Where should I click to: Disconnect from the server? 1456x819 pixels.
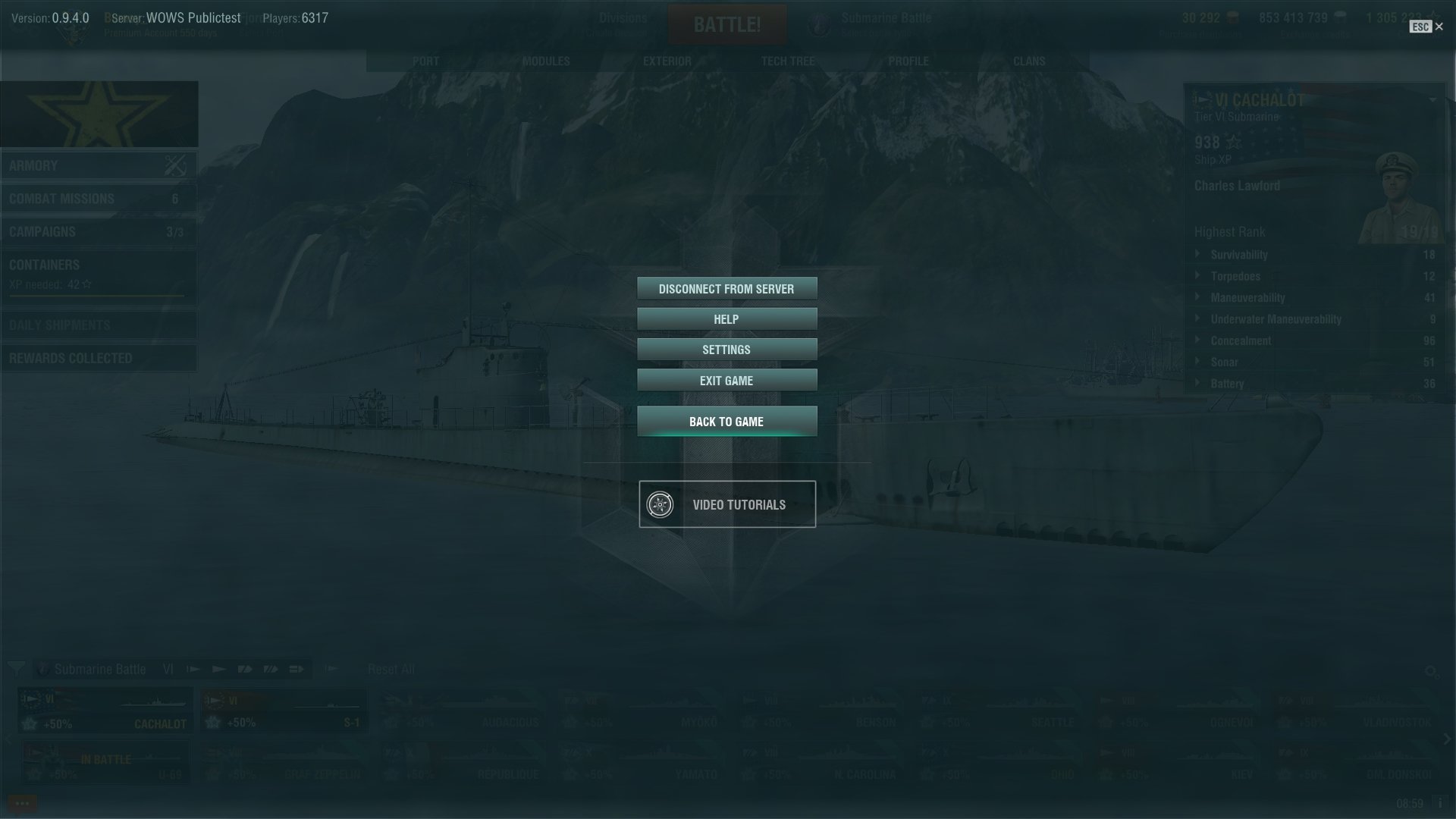[726, 289]
